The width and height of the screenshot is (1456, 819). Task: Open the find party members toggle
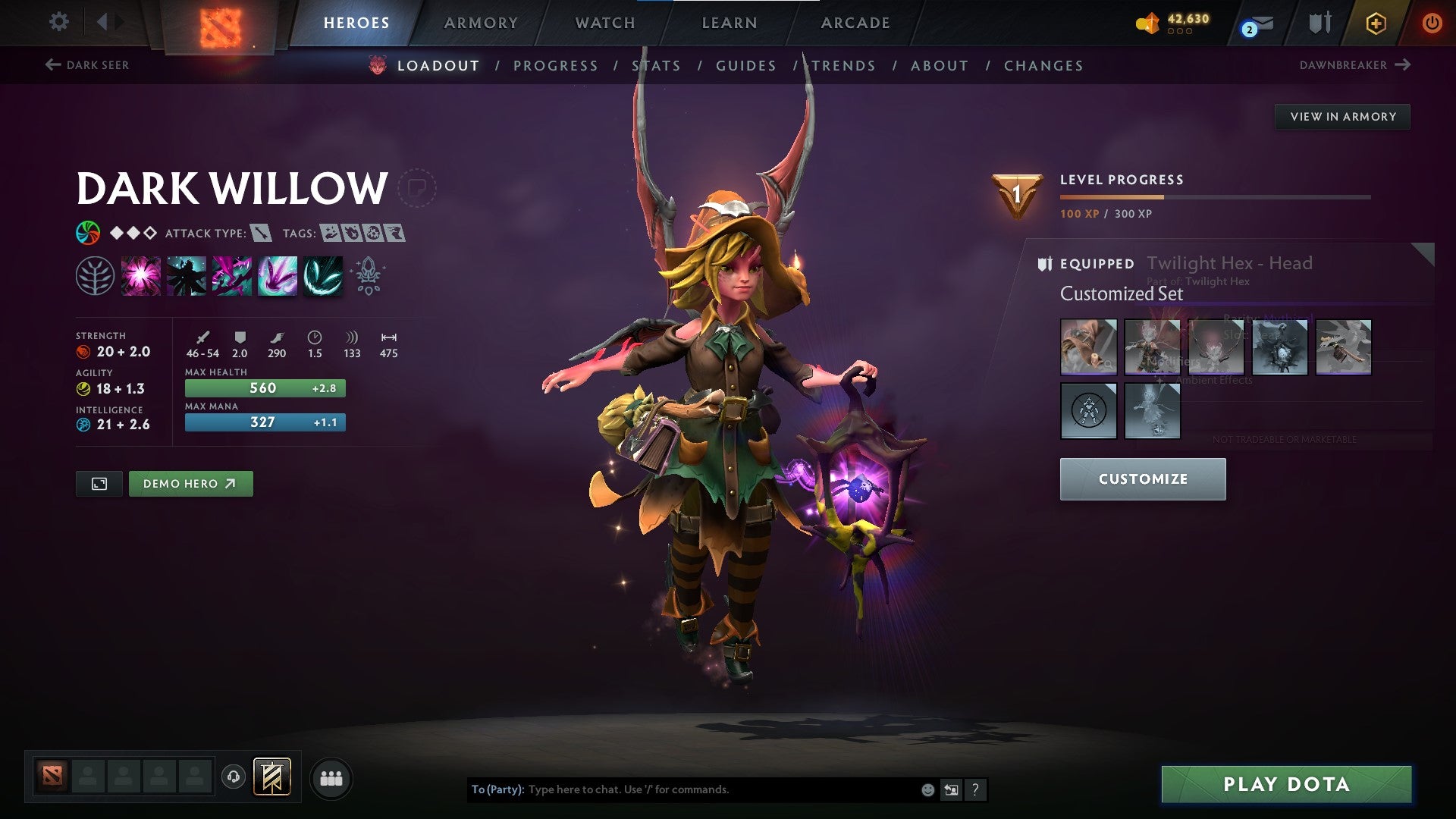click(332, 777)
